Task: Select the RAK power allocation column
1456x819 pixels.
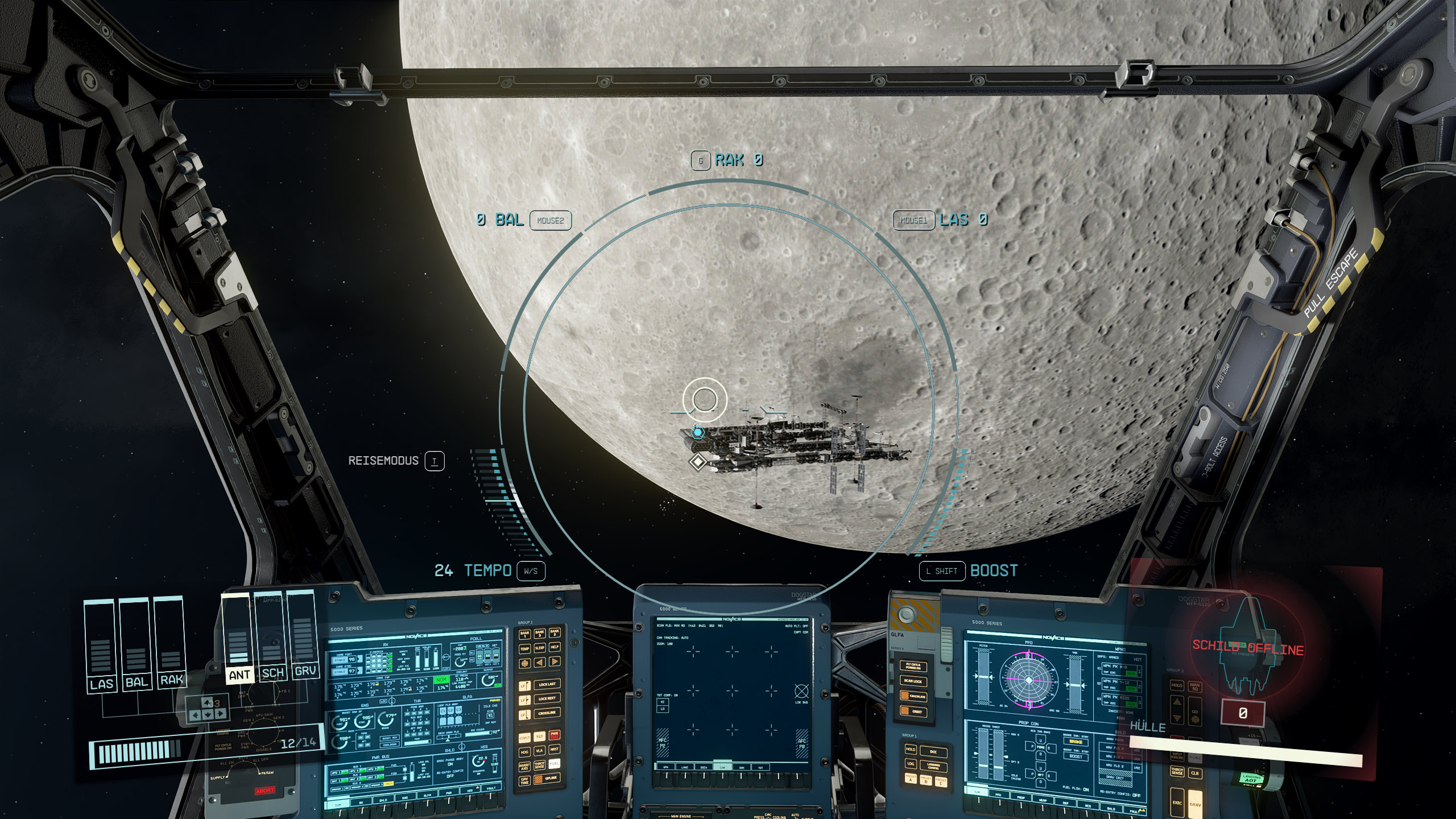Action: click(170, 643)
